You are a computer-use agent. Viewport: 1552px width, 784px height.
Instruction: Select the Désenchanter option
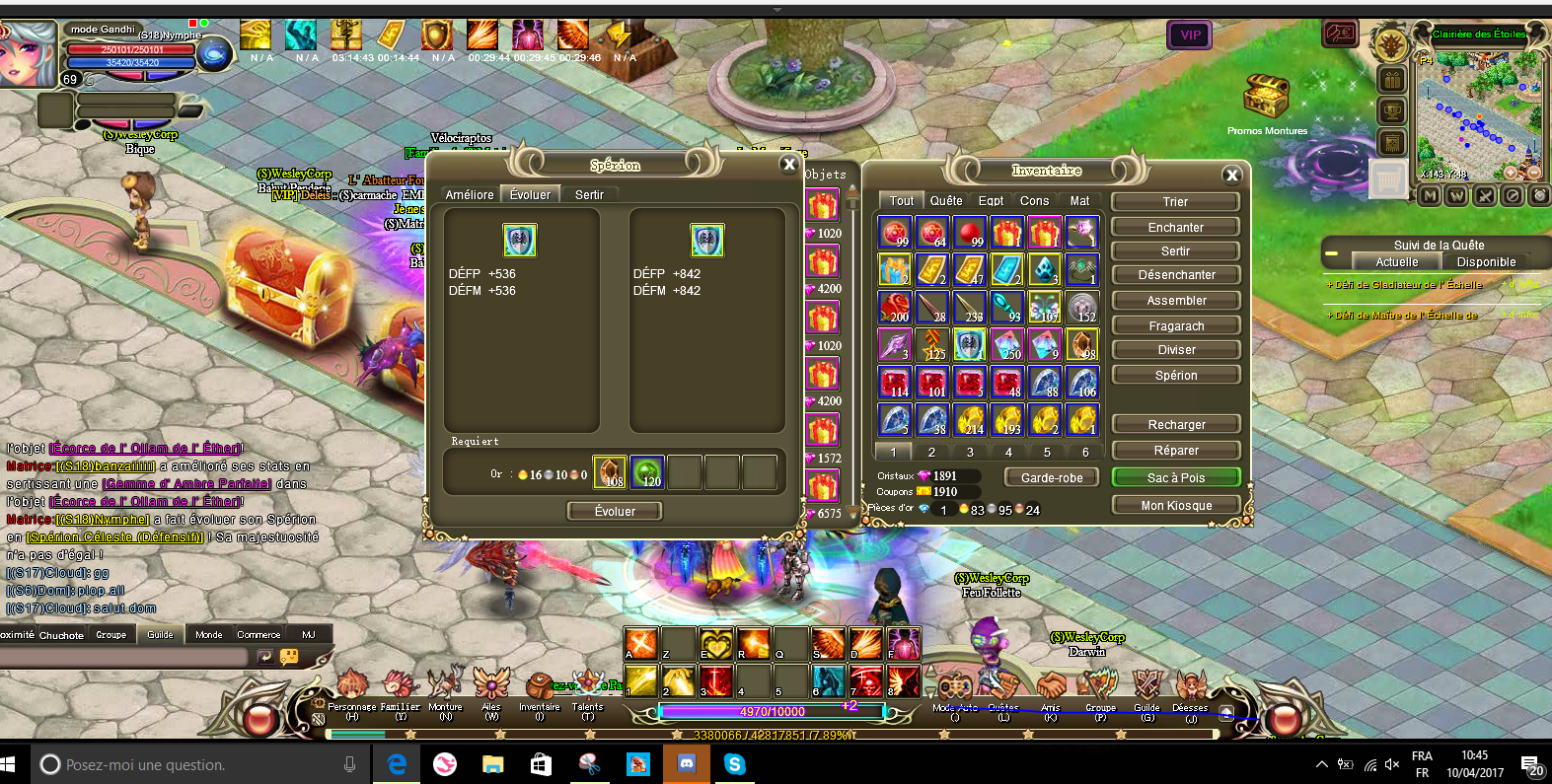(x=1175, y=275)
